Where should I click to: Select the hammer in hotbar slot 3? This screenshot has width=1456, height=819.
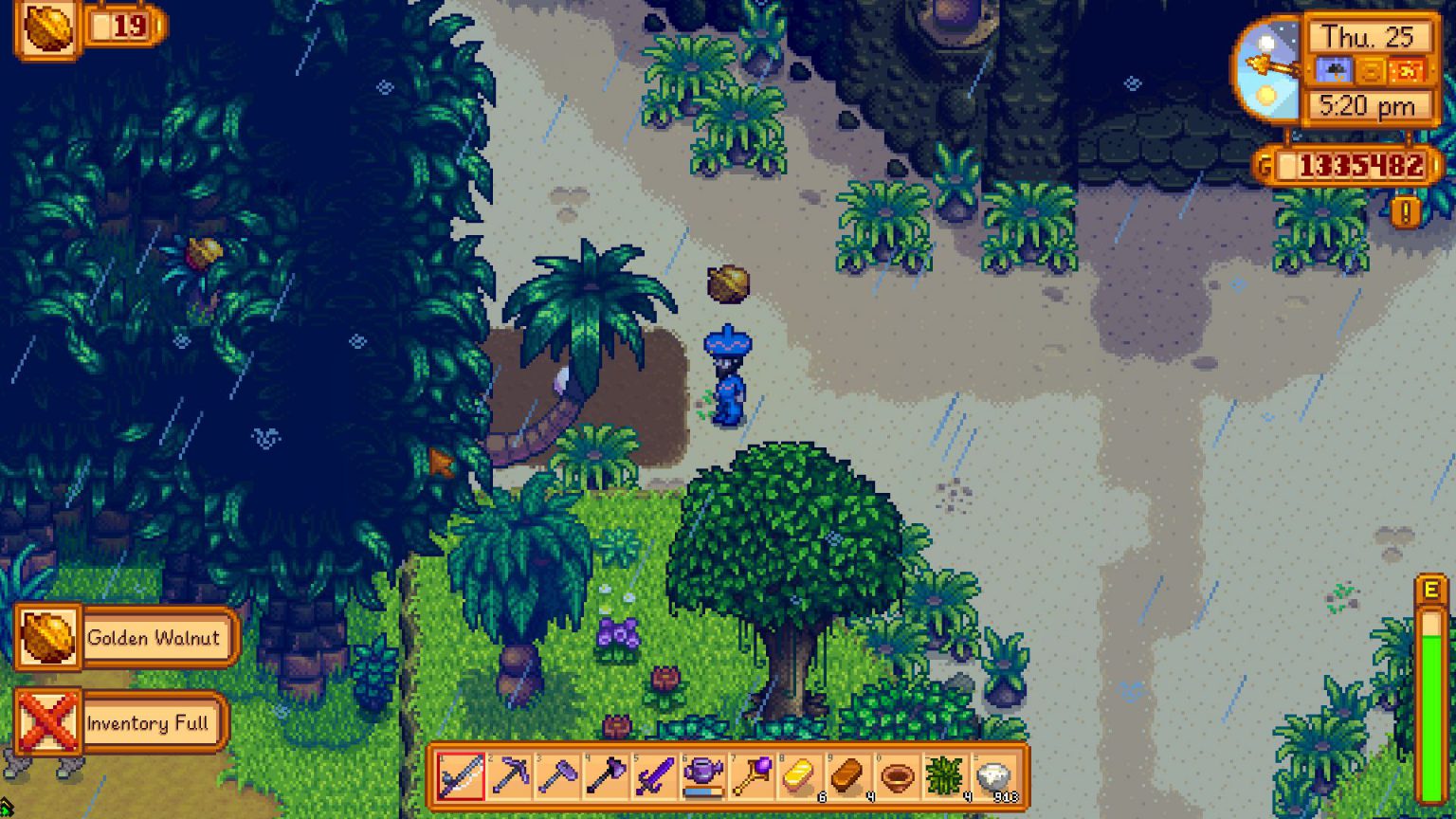559,777
